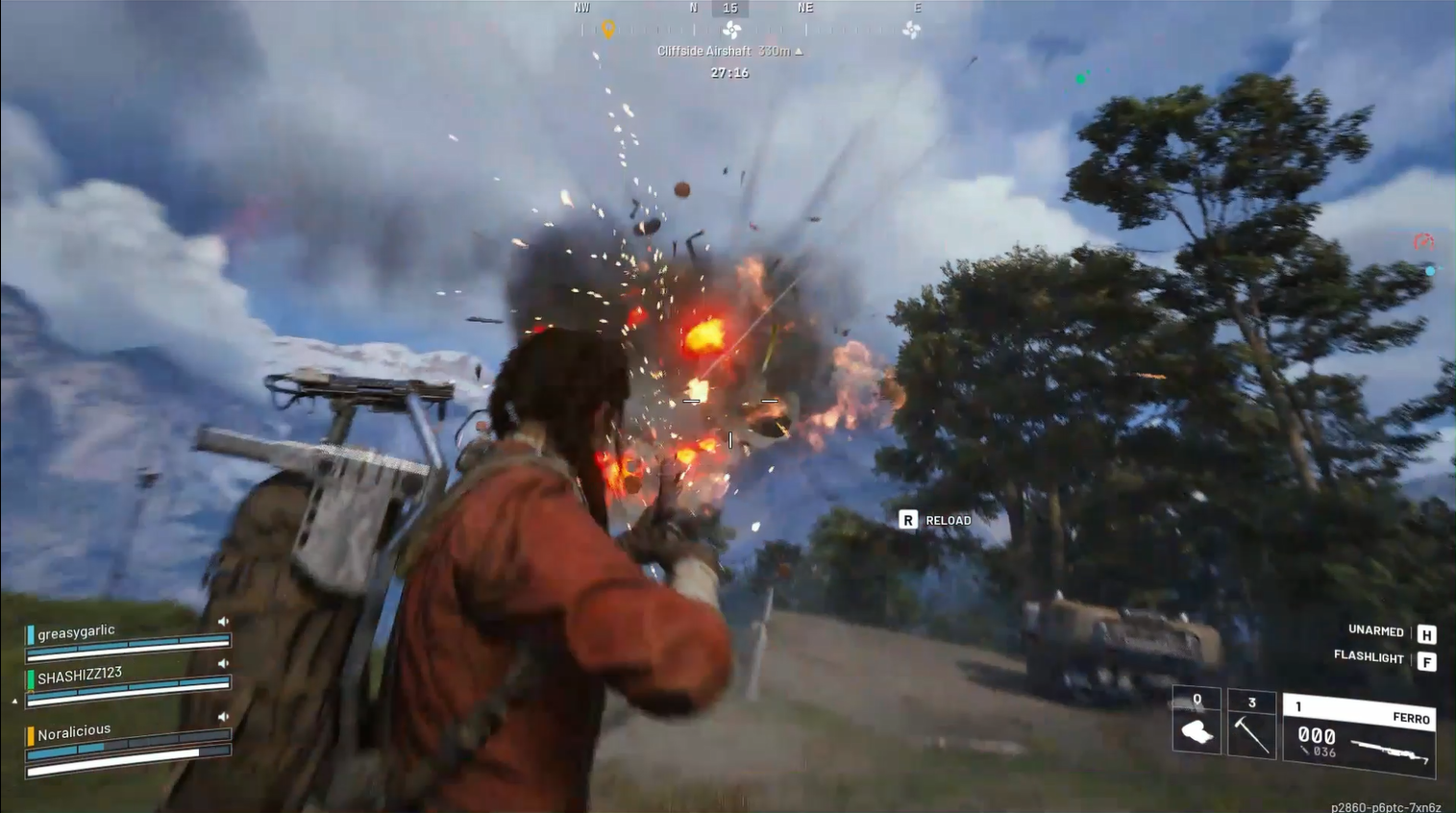The height and width of the screenshot is (813, 1456).
Task: Select the NW label on the compass bar
Action: click(582, 8)
